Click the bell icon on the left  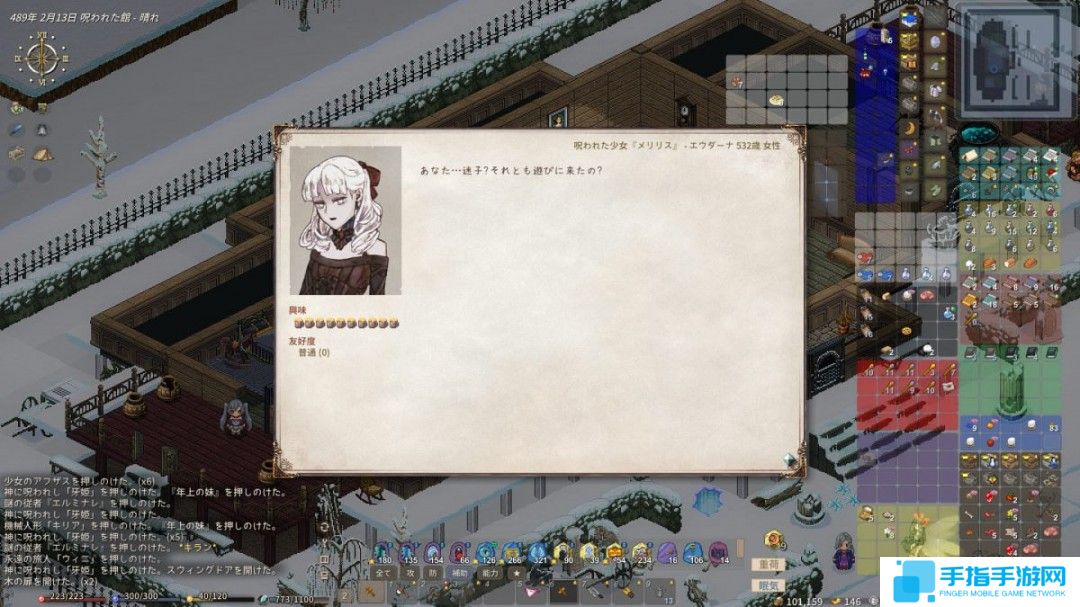click(x=41, y=130)
